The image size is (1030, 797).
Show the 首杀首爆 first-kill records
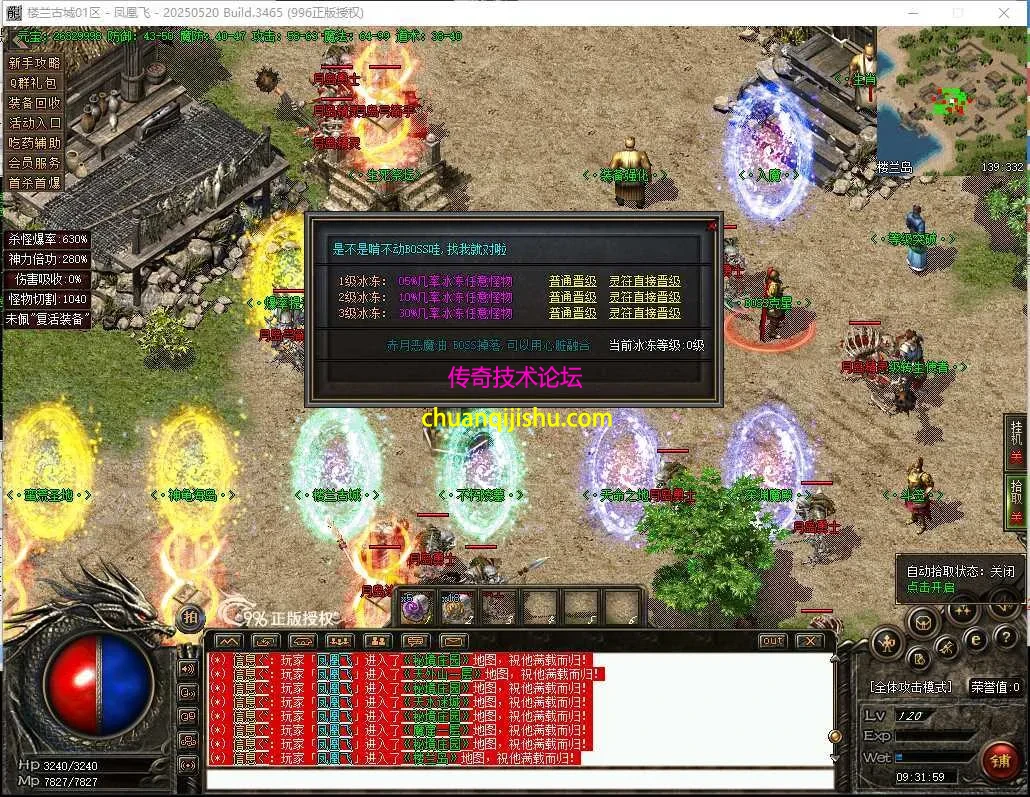tap(35, 183)
